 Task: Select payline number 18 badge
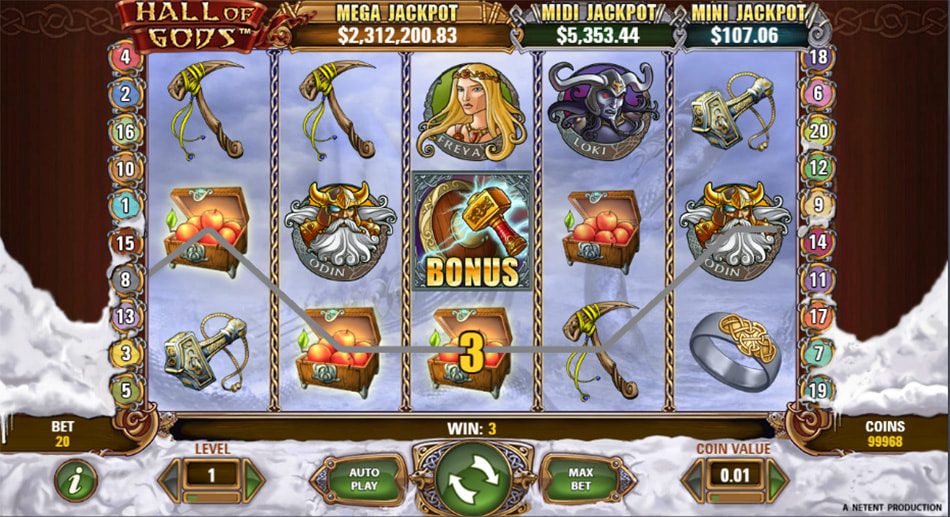[818, 57]
